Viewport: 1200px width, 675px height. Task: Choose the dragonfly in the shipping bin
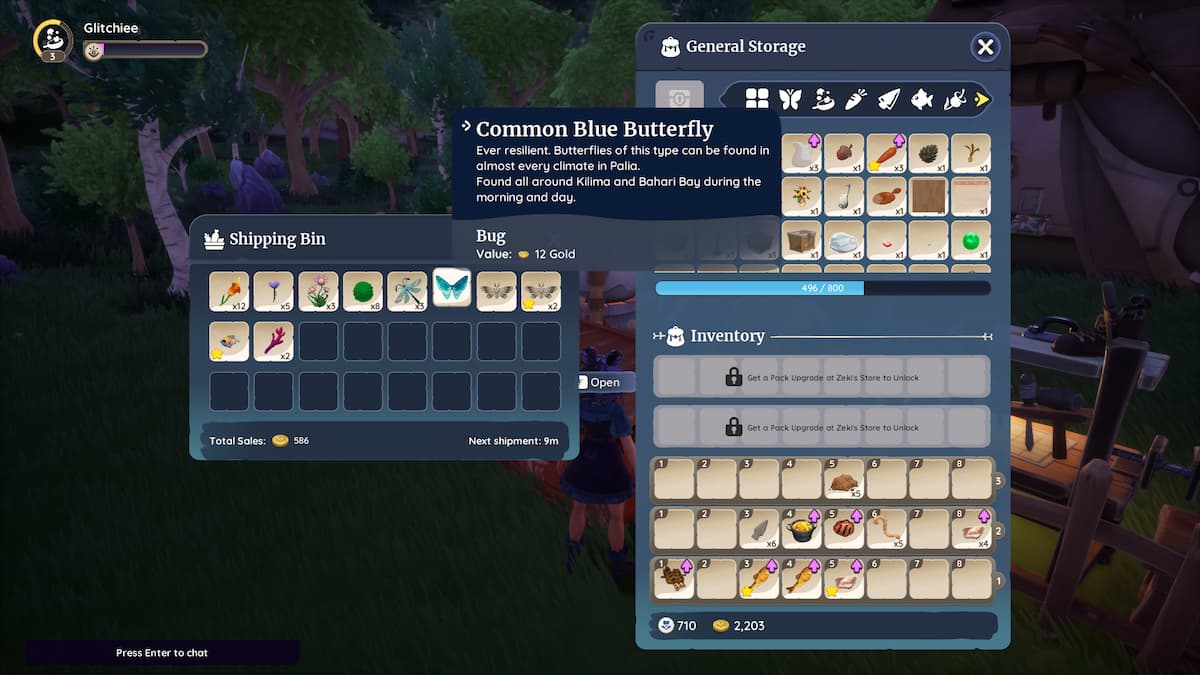(x=407, y=291)
